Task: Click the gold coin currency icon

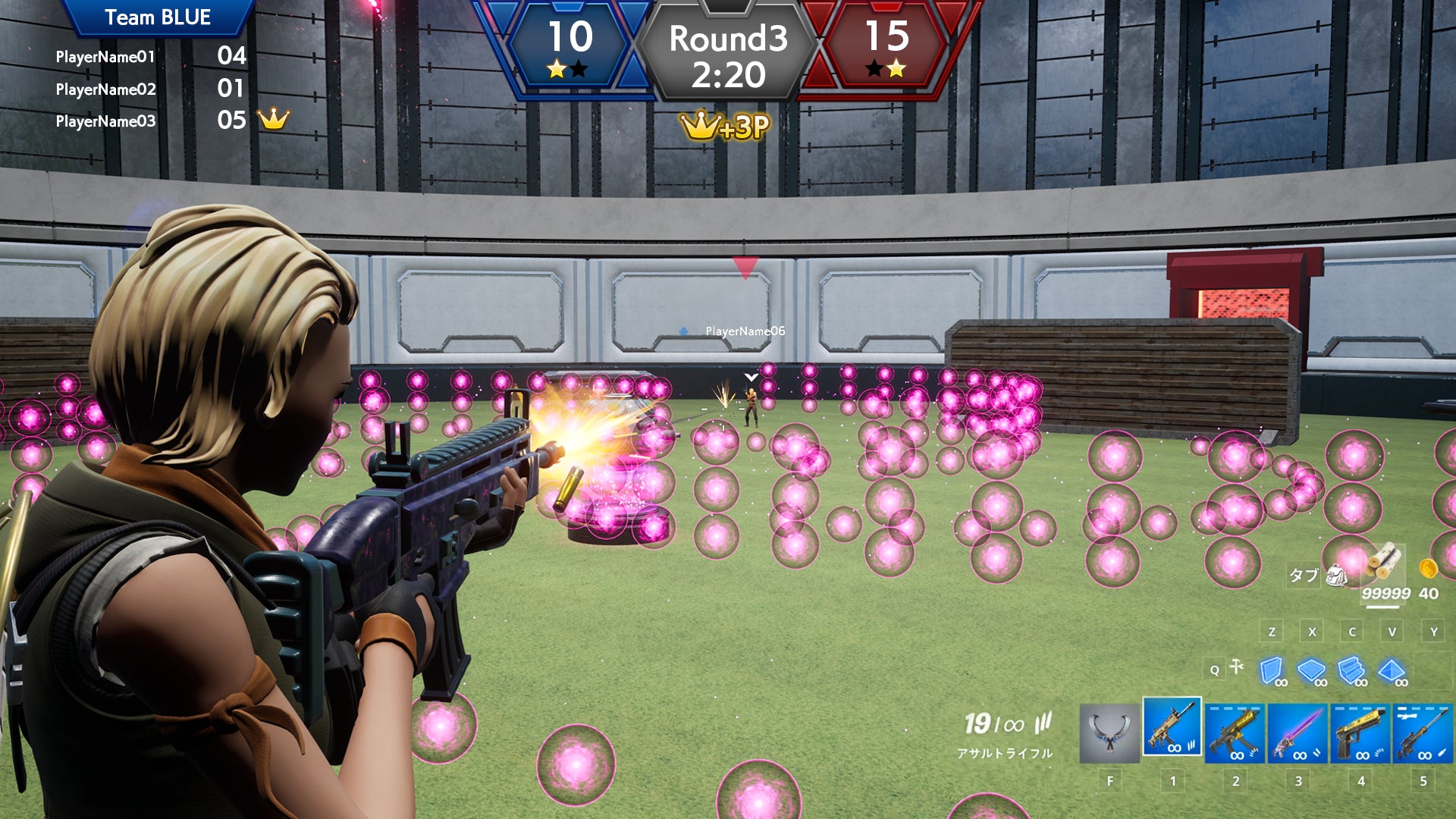Action: click(x=1428, y=568)
